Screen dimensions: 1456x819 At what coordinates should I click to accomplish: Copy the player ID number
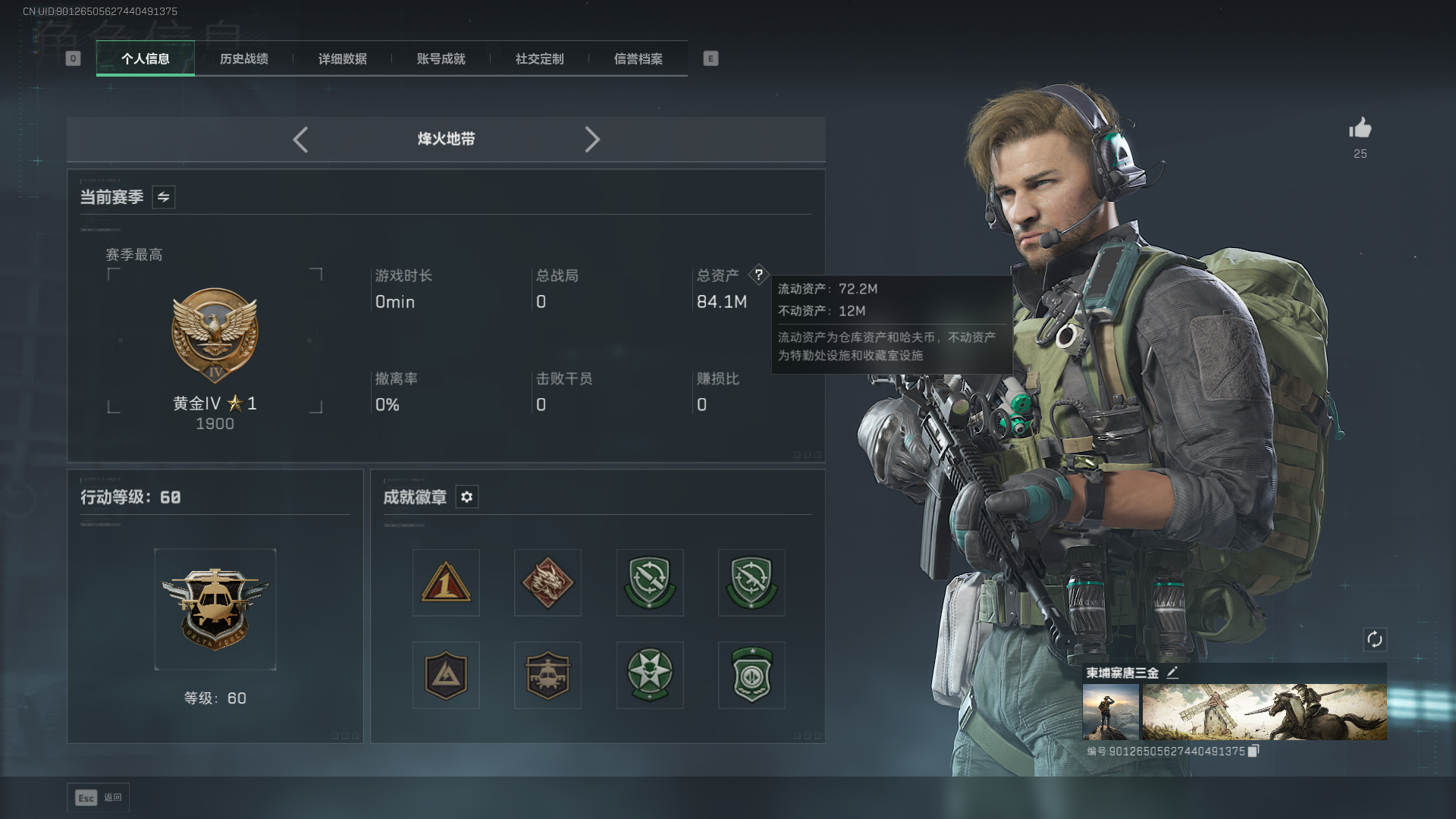click(x=1253, y=751)
